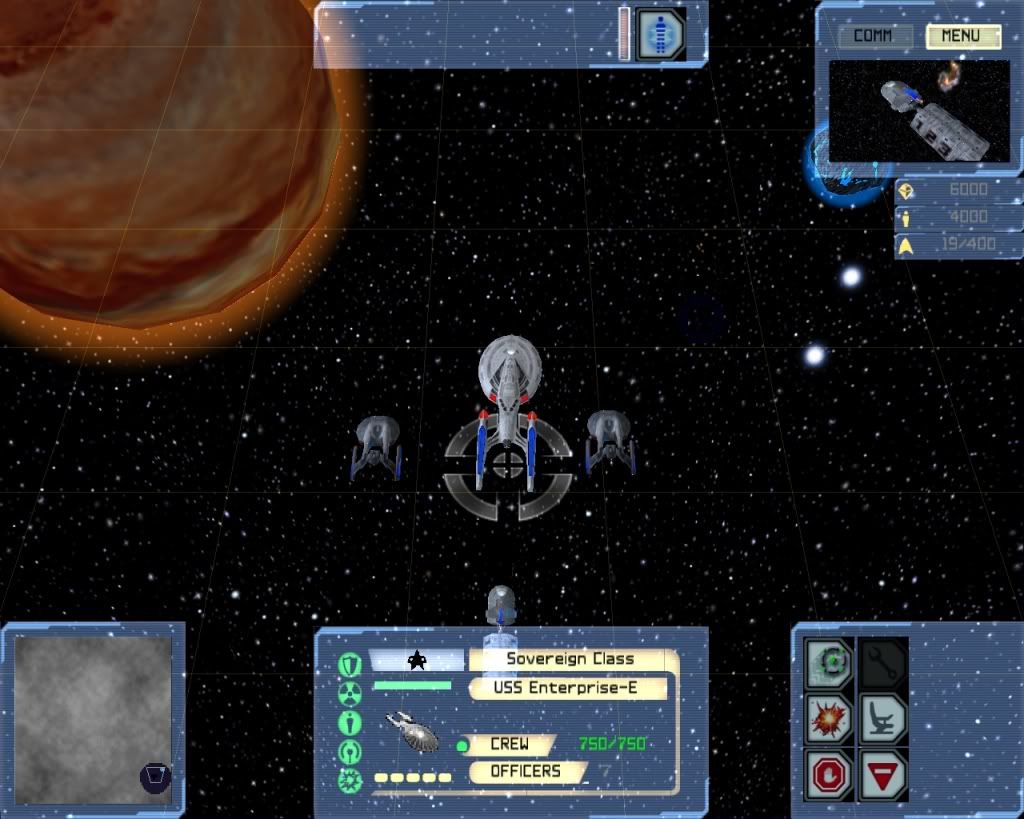
Task: Select the flagship with the targeting ring
Action: 509,405
